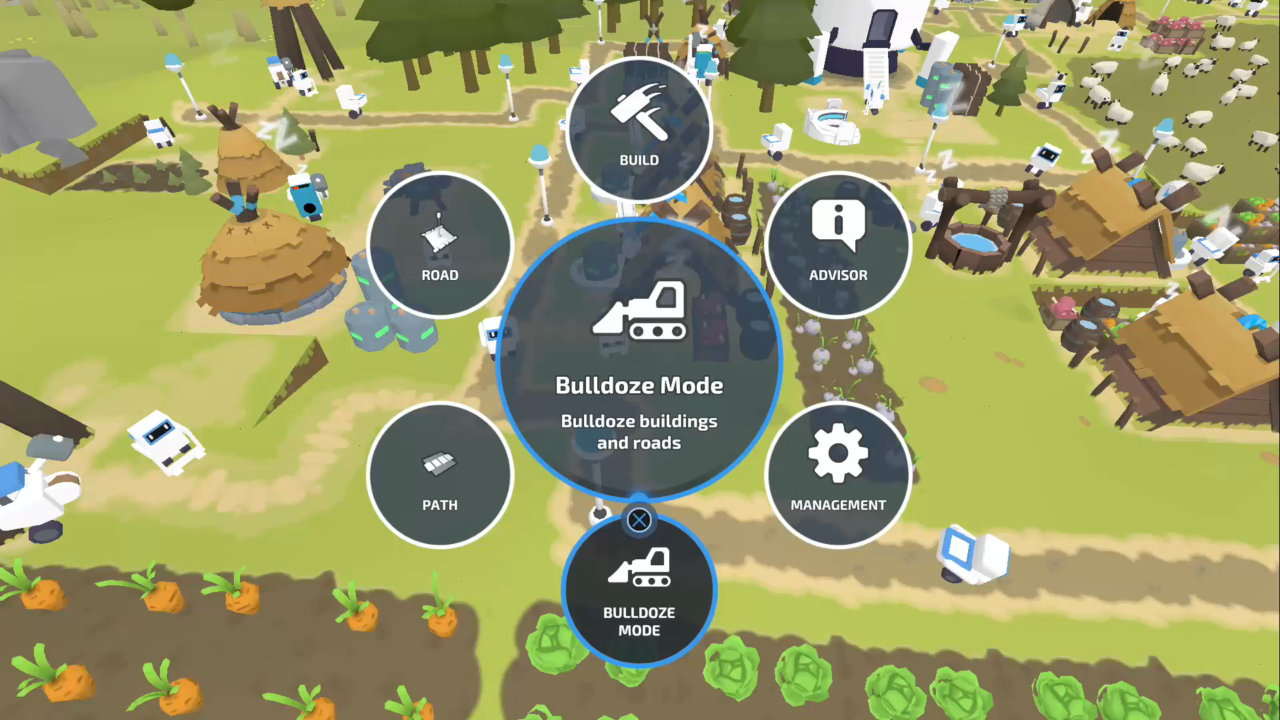Click the BULLDOZE MODE label at the bottom
Viewport: 1280px width, 720px height.
(639, 621)
